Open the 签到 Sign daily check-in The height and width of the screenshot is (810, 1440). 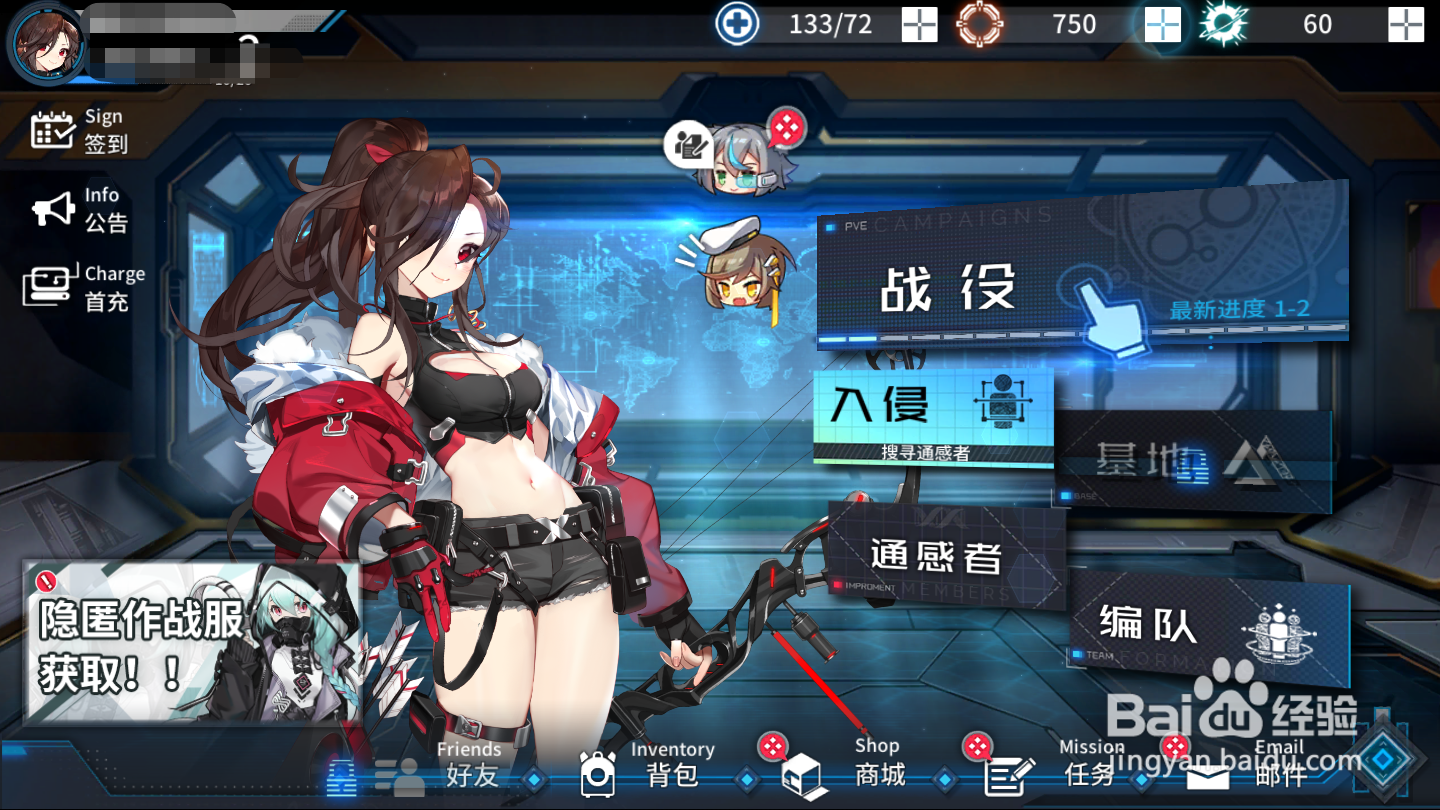pos(80,131)
